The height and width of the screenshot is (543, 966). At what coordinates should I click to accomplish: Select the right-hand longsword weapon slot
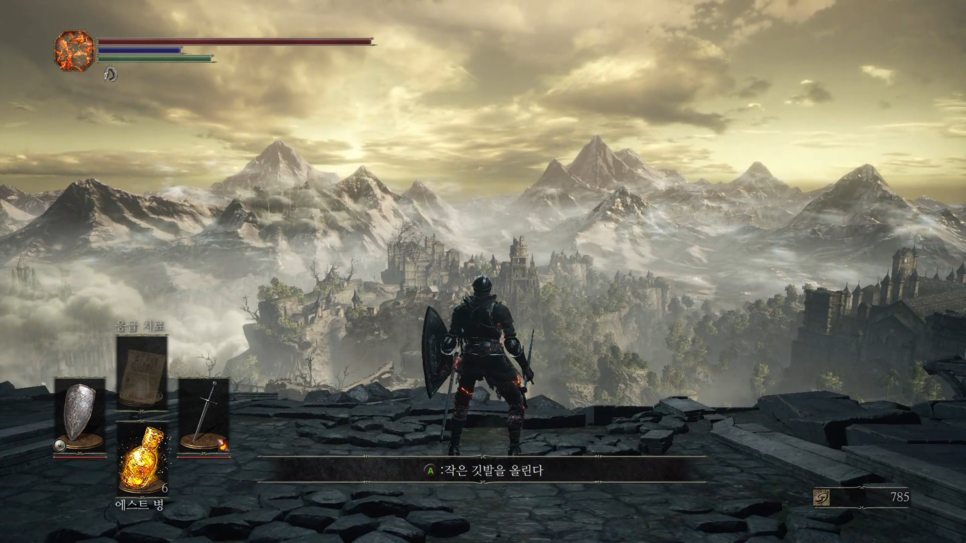click(x=203, y=414)
